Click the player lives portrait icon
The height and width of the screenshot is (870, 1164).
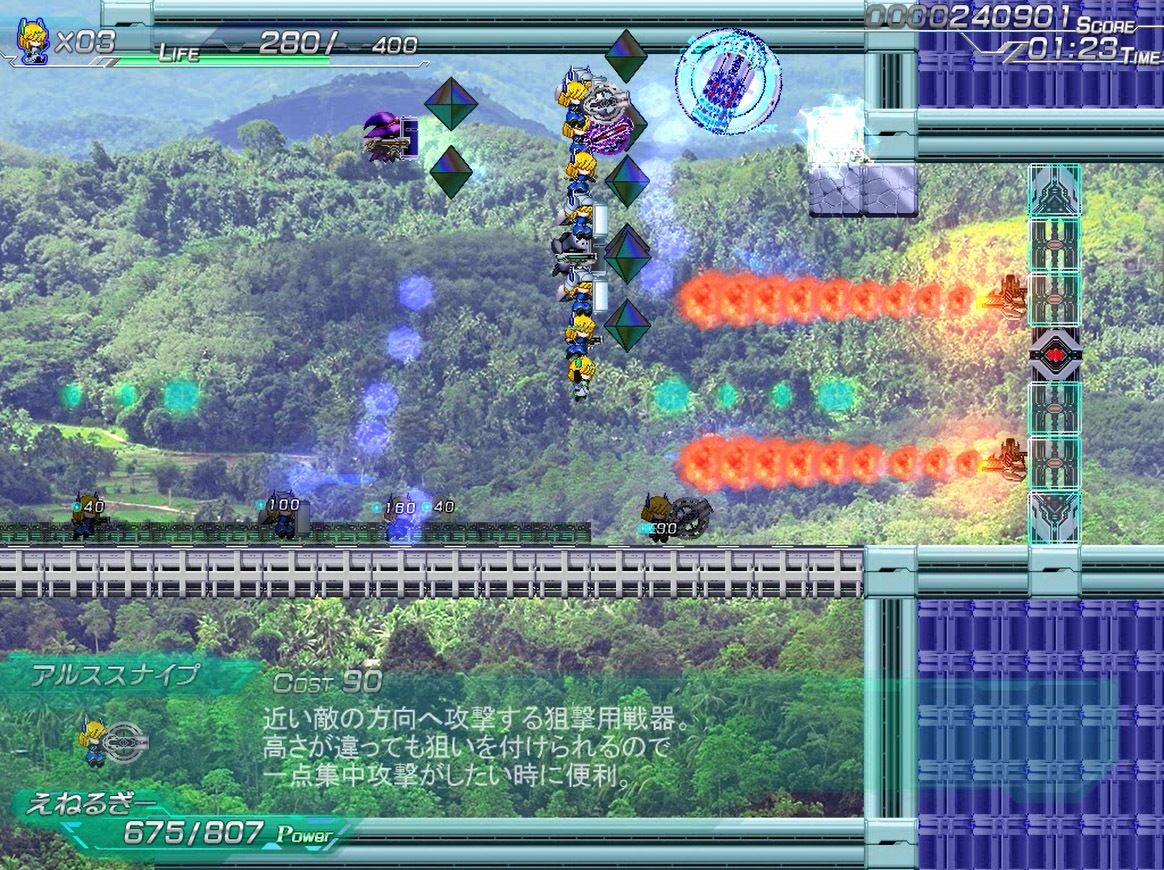[31, 42]
